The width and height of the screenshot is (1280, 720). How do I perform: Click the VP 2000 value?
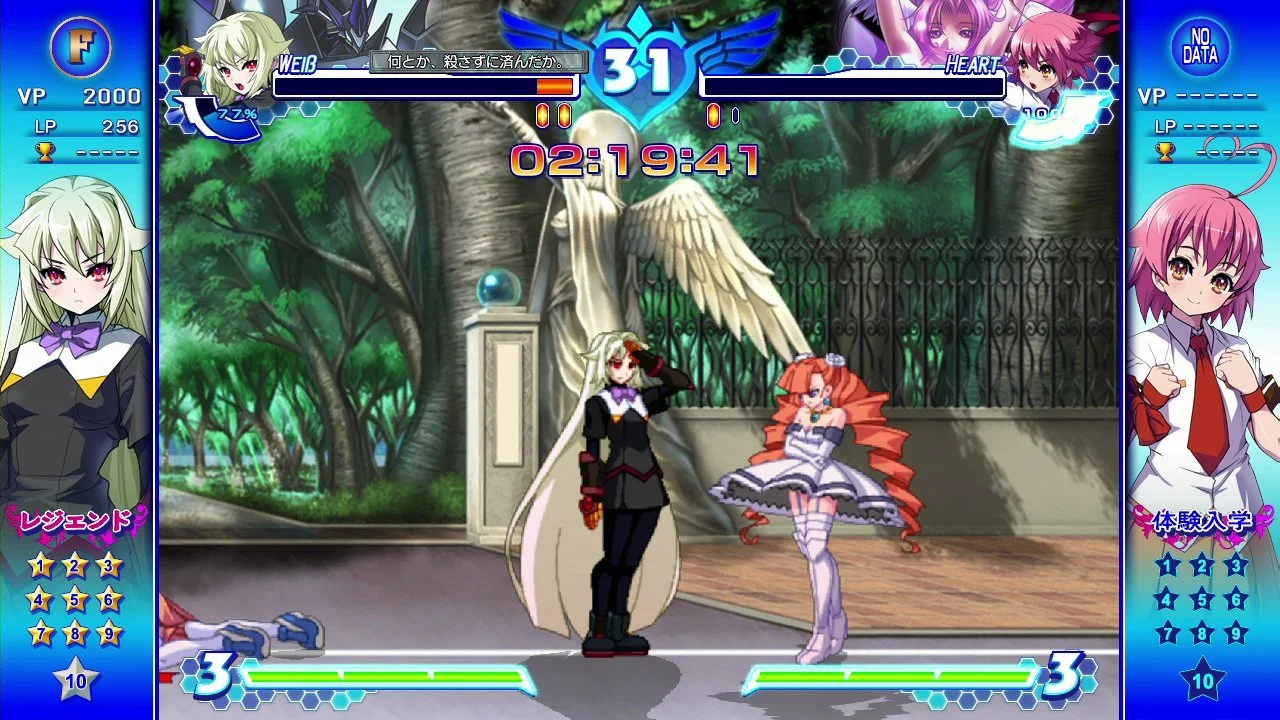click(x=106, y=97)
